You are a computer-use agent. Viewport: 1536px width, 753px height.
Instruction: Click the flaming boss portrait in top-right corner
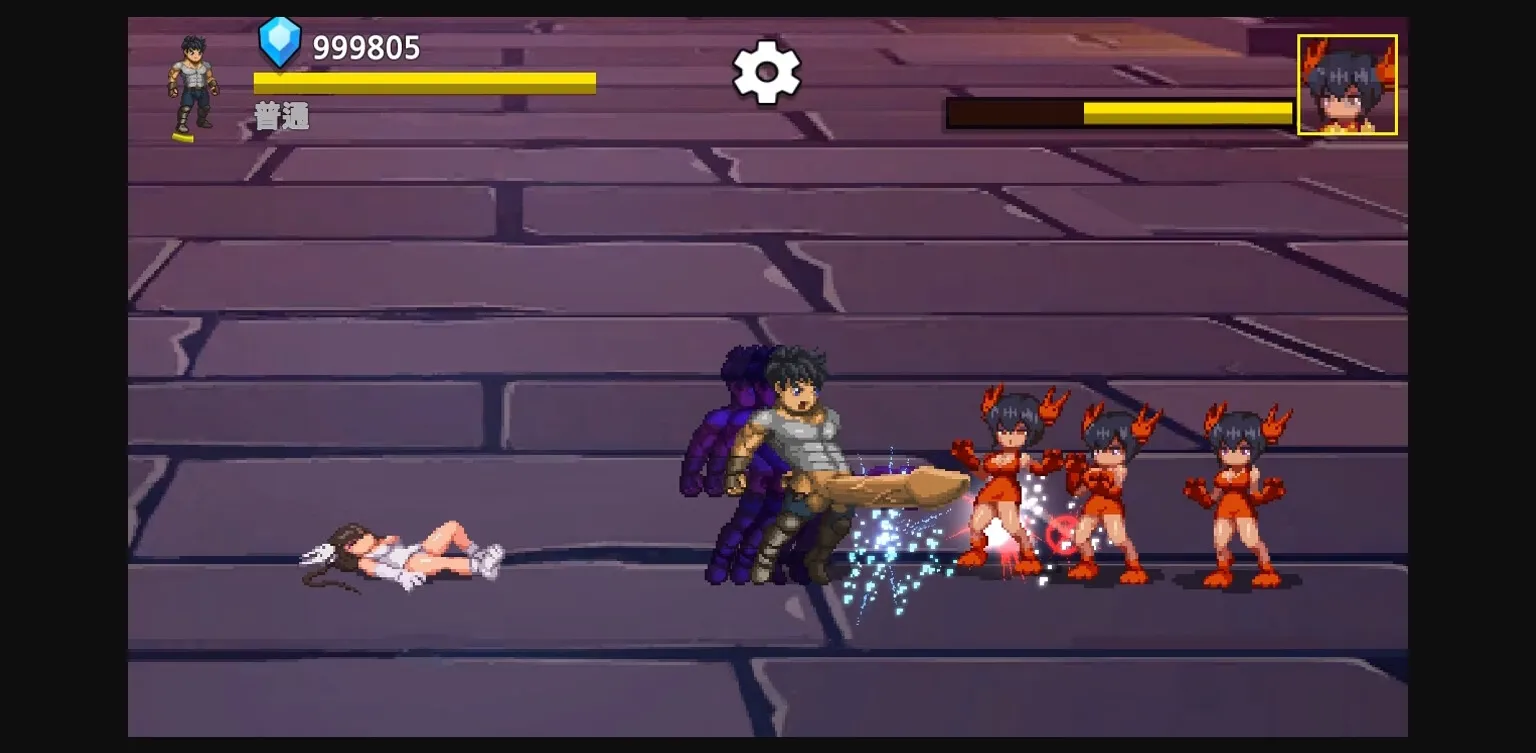pos(1347,82)
